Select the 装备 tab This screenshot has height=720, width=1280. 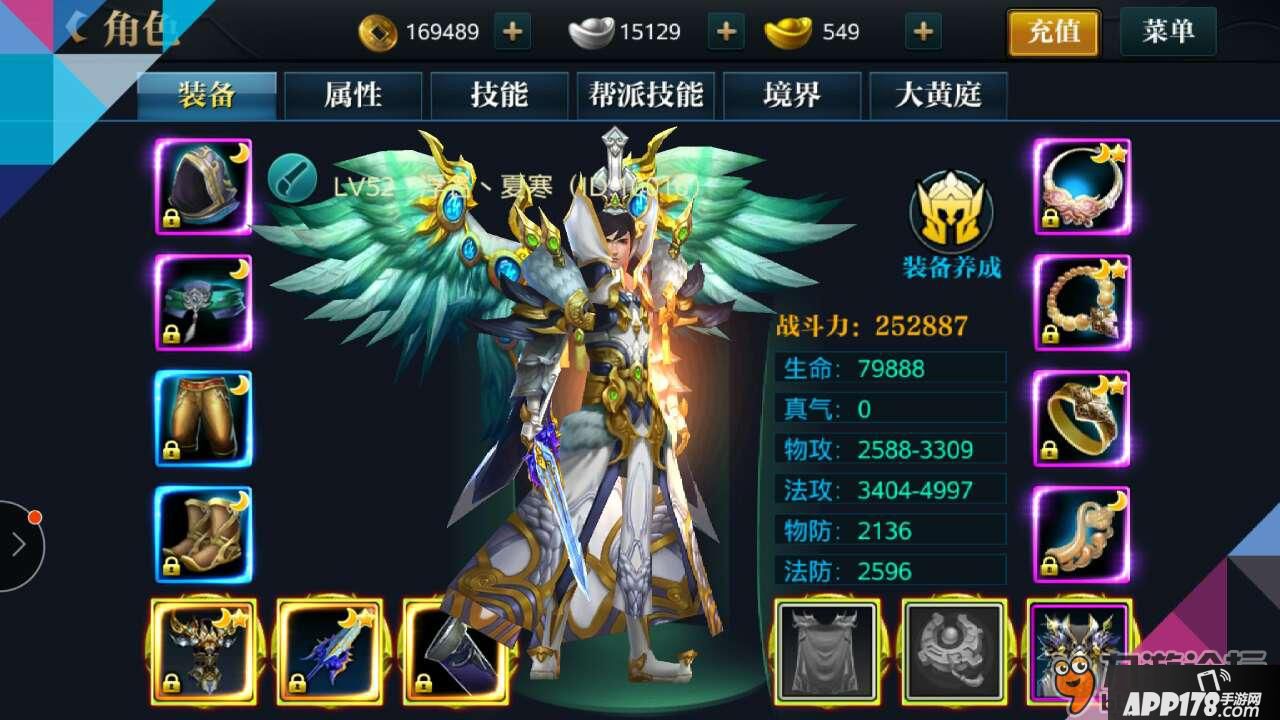click(207, 95)
